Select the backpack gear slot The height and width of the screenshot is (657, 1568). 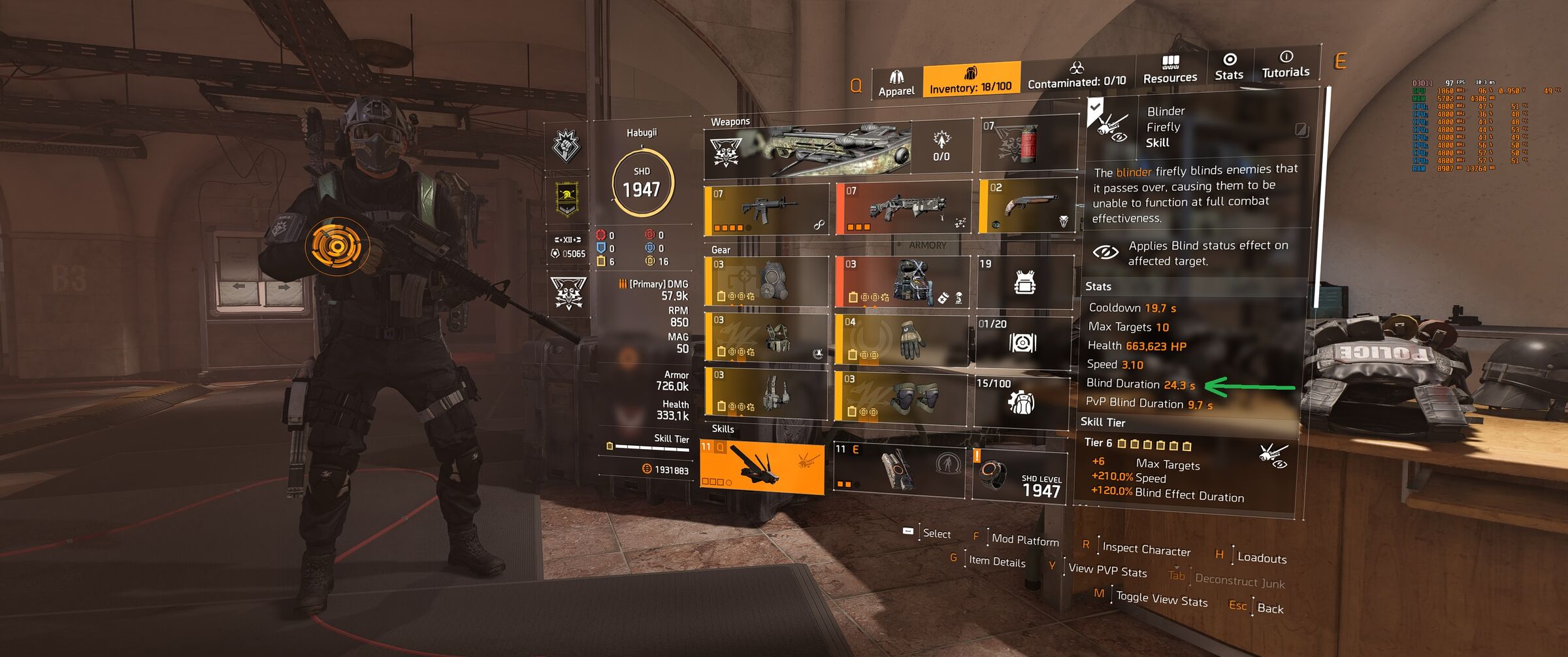902,282
